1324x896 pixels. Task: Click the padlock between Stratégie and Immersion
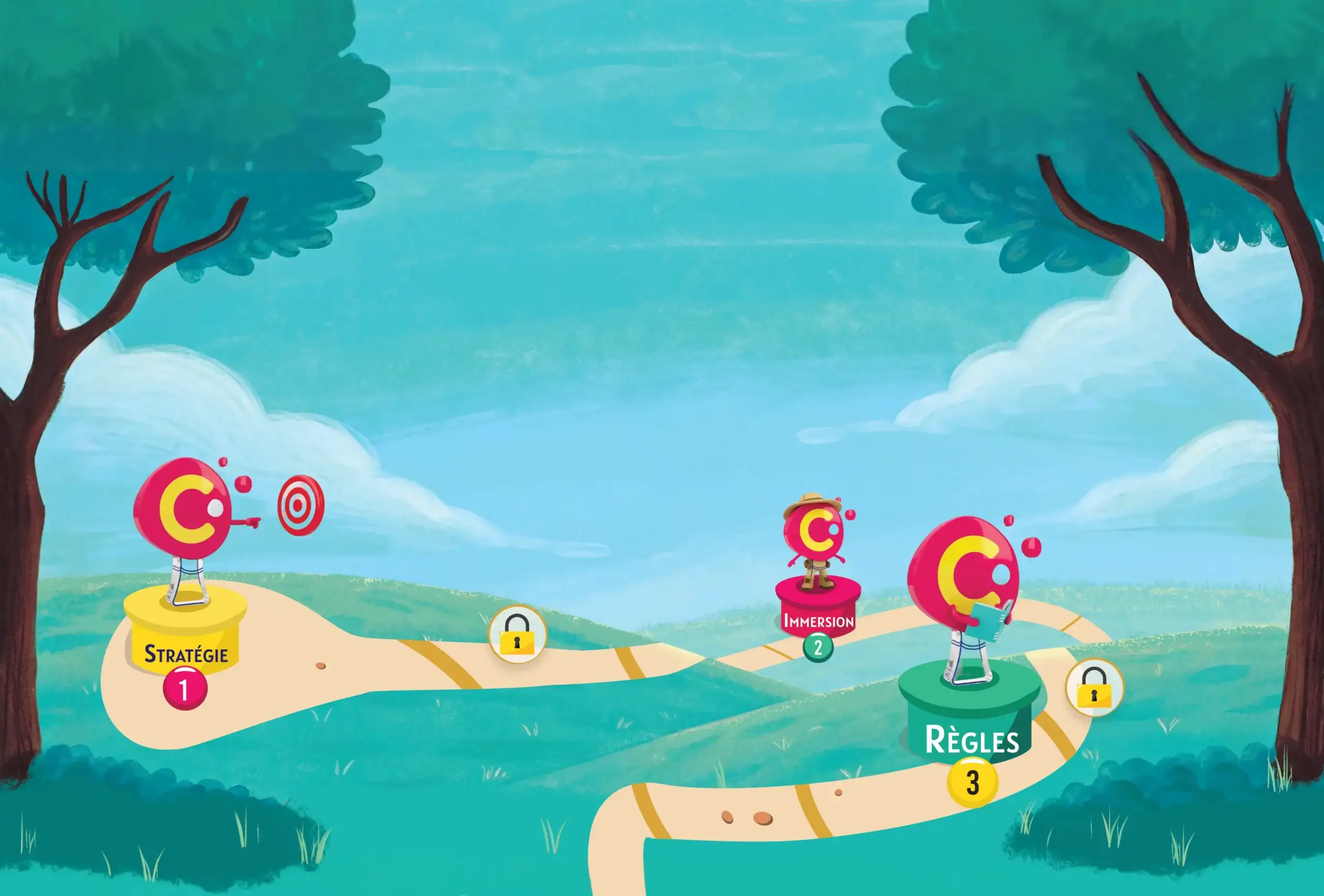click(517, 634)
